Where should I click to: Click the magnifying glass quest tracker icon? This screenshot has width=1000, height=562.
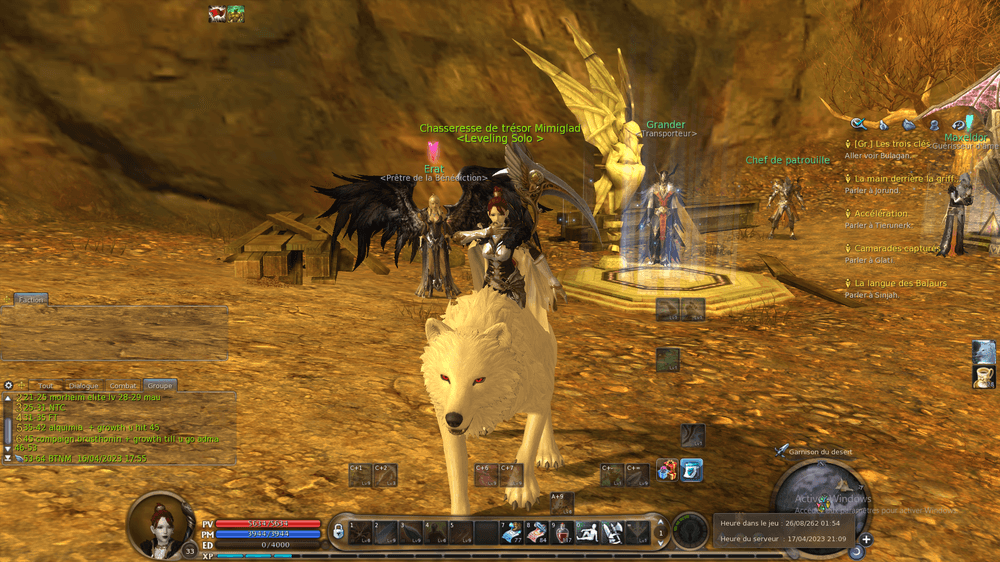pos(858,124)
